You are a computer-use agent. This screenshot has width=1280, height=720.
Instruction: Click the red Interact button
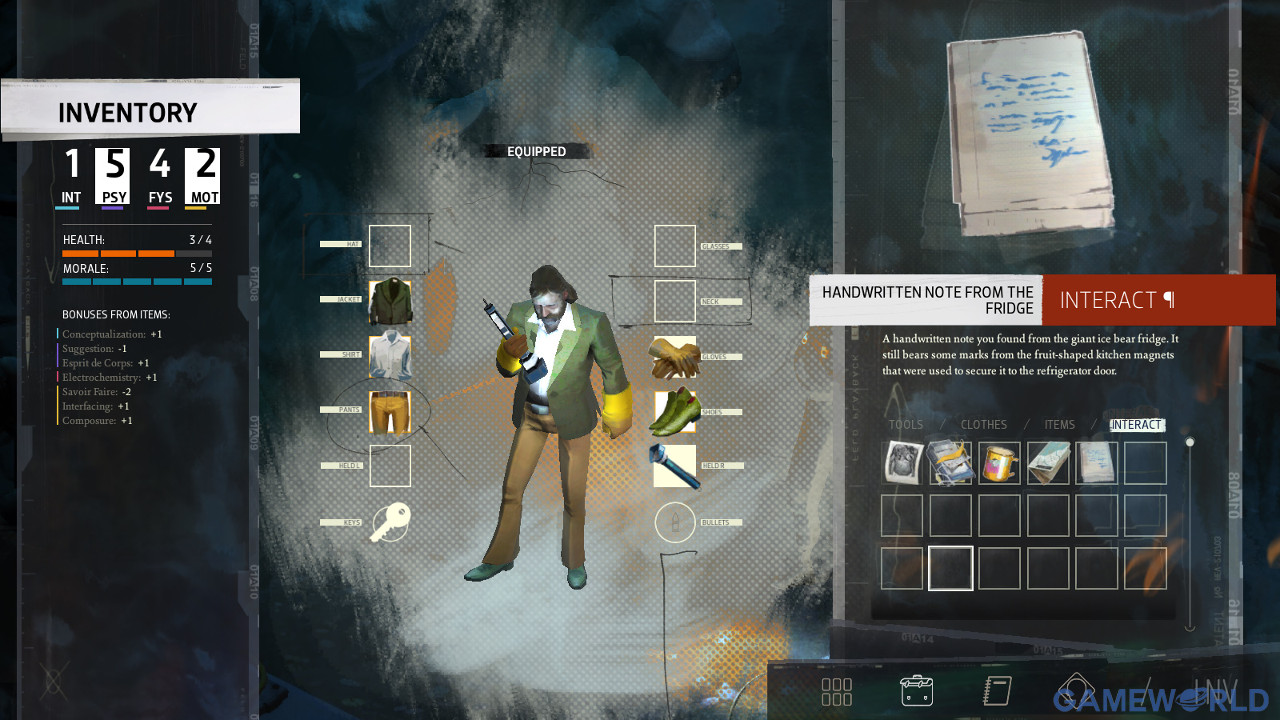pos(1158,300)
